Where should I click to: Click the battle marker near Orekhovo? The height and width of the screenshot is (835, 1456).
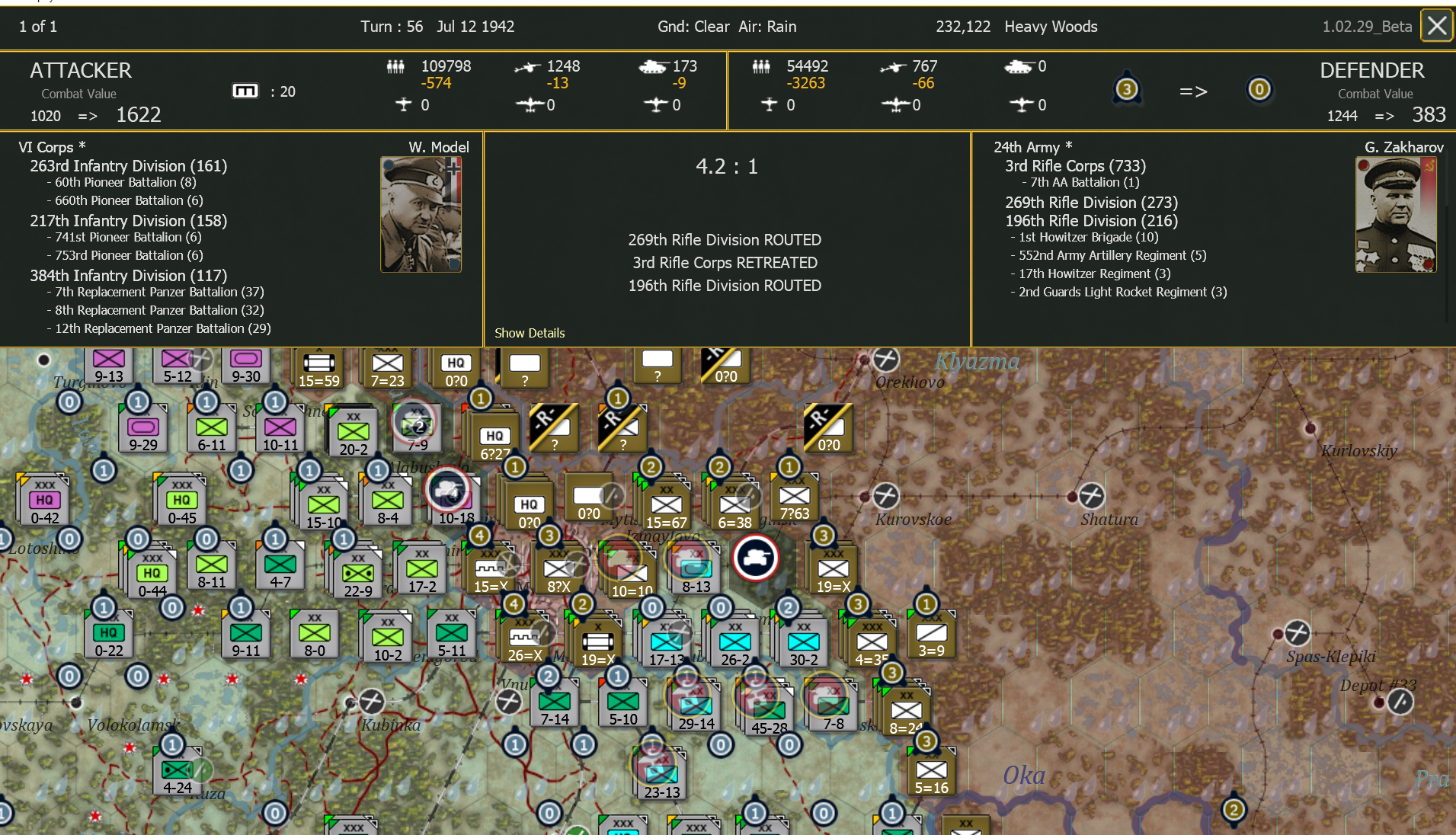pos(885,359)
